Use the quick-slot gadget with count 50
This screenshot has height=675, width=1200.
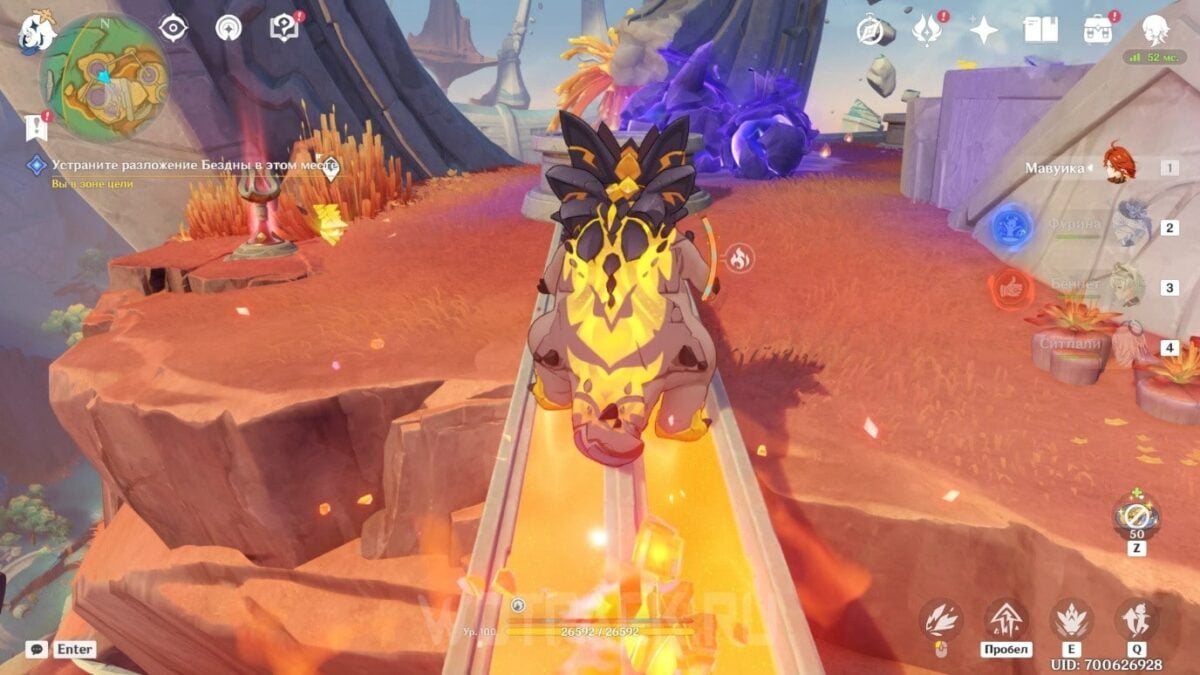tap(1136, 516)
